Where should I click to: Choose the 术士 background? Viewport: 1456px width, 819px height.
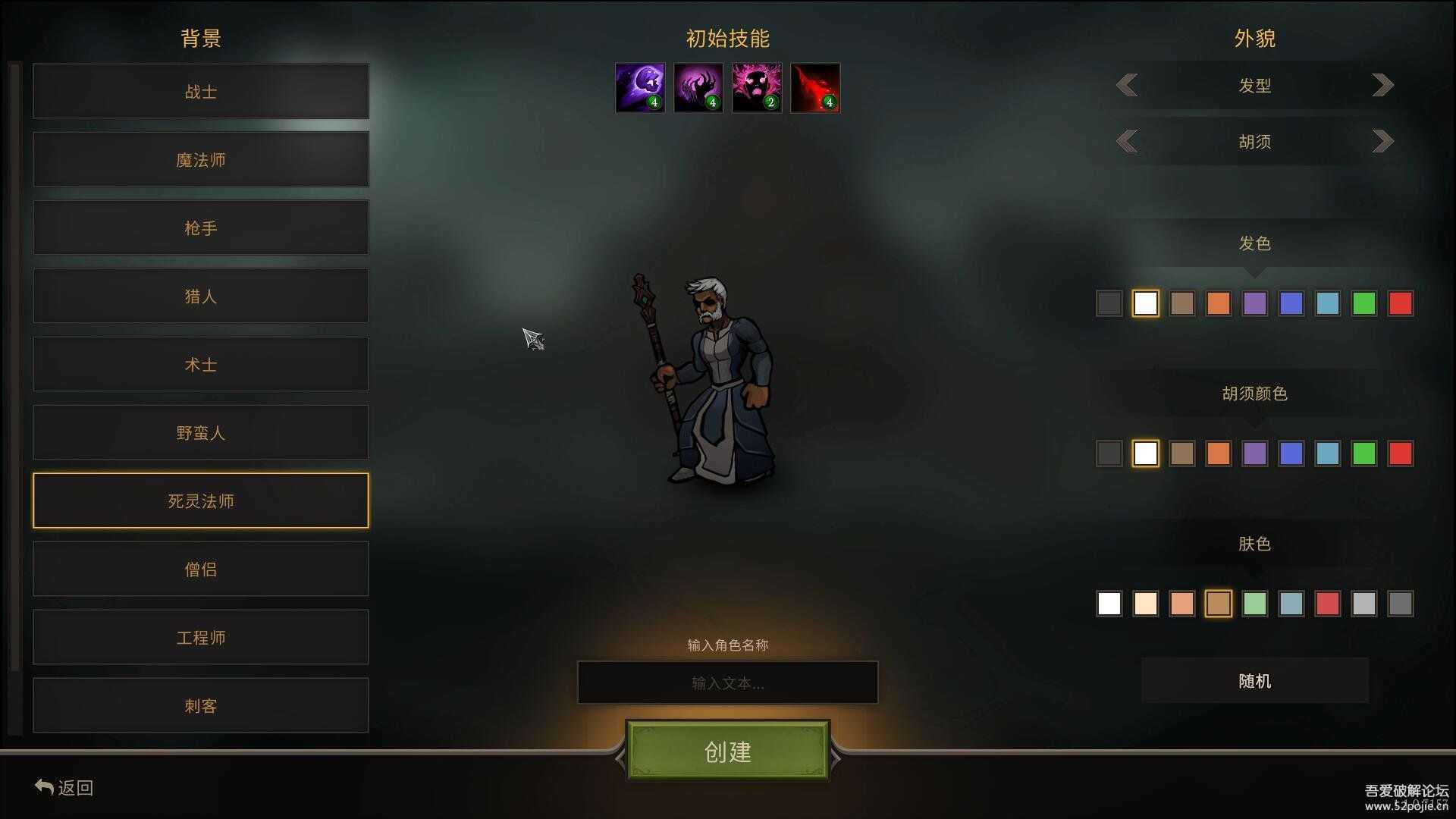pyautogui.click(x=201, y=365)
